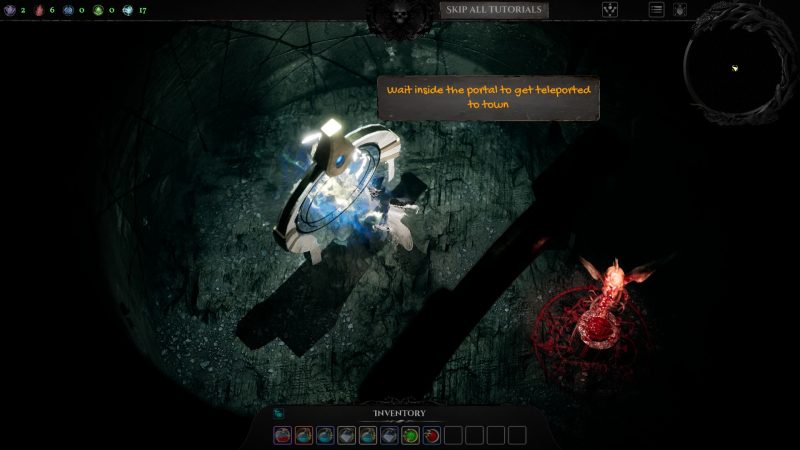
Task: Click the skull emblem at top center
Action: [401, 14]
